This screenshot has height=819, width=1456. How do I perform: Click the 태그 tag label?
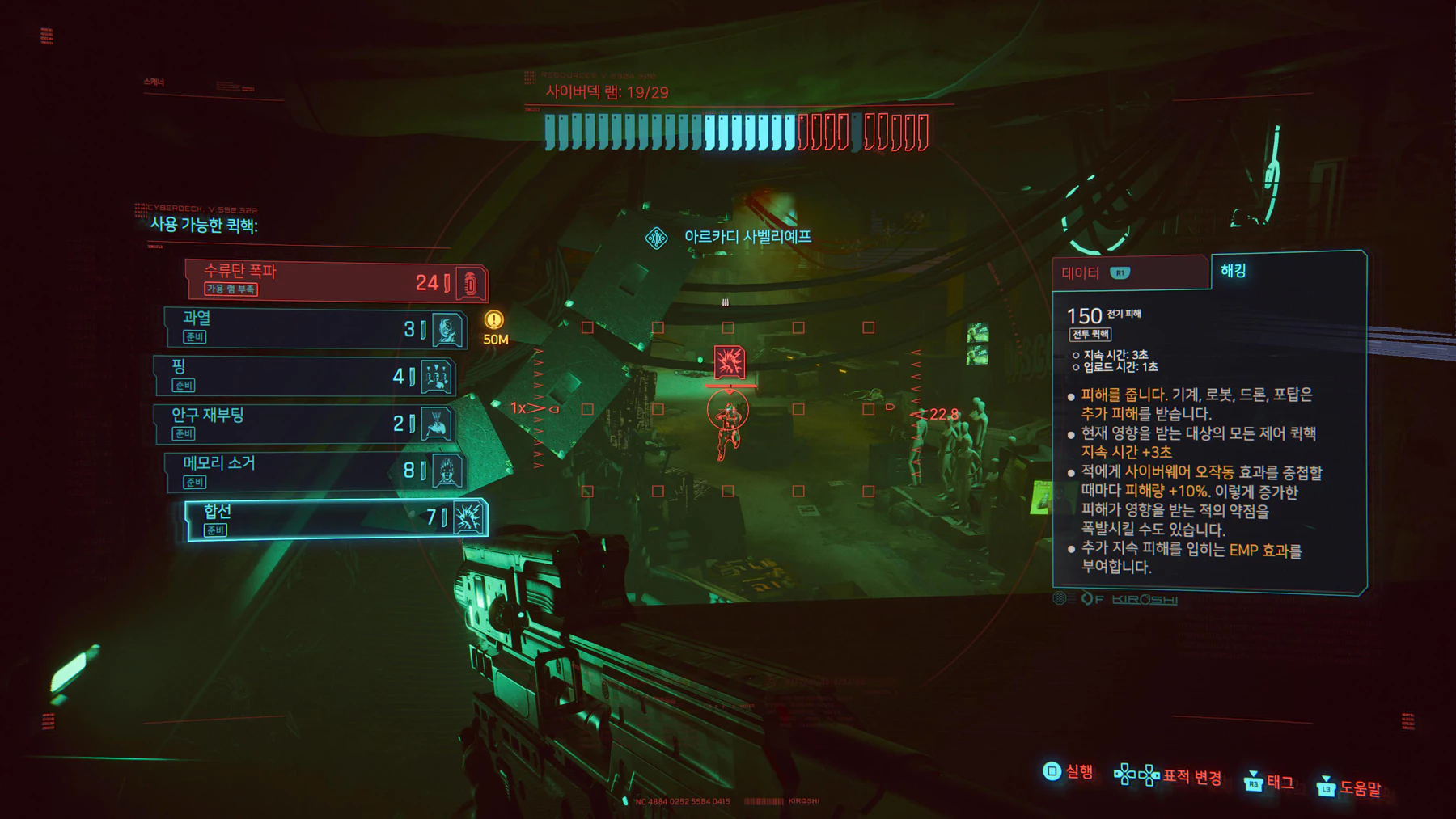coord(1280,782)
